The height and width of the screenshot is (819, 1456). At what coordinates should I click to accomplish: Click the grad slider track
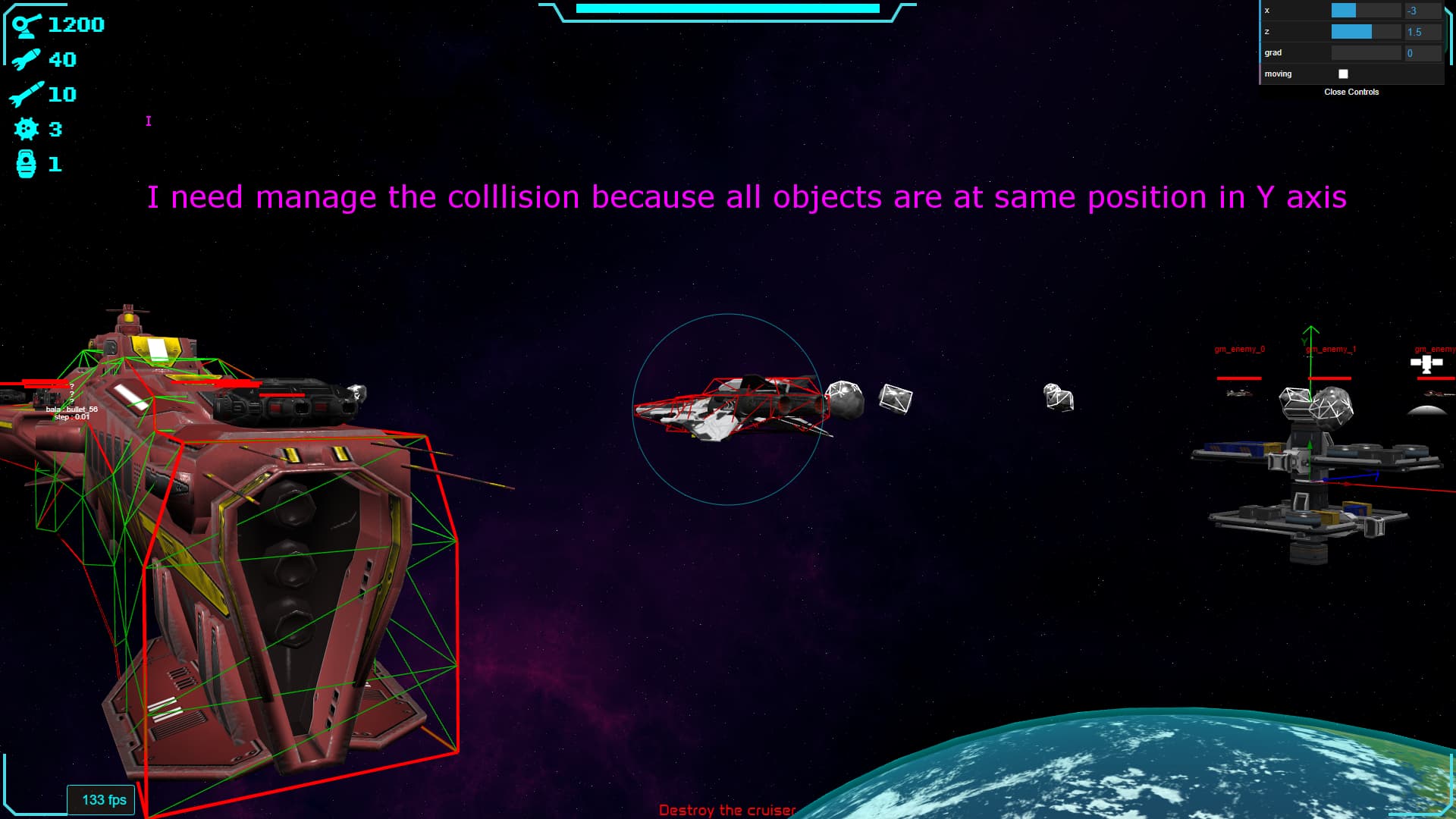(x=1366, y=53)
